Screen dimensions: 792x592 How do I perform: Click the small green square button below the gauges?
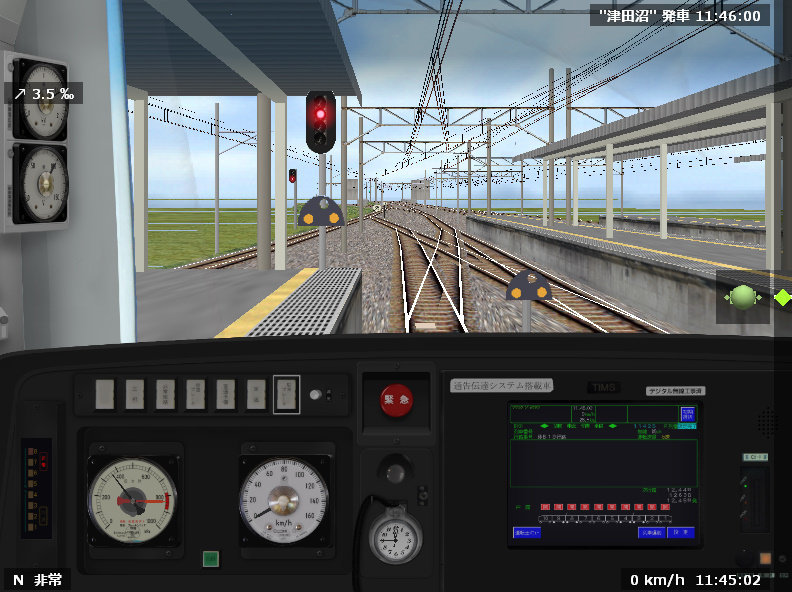pos(211,559)
